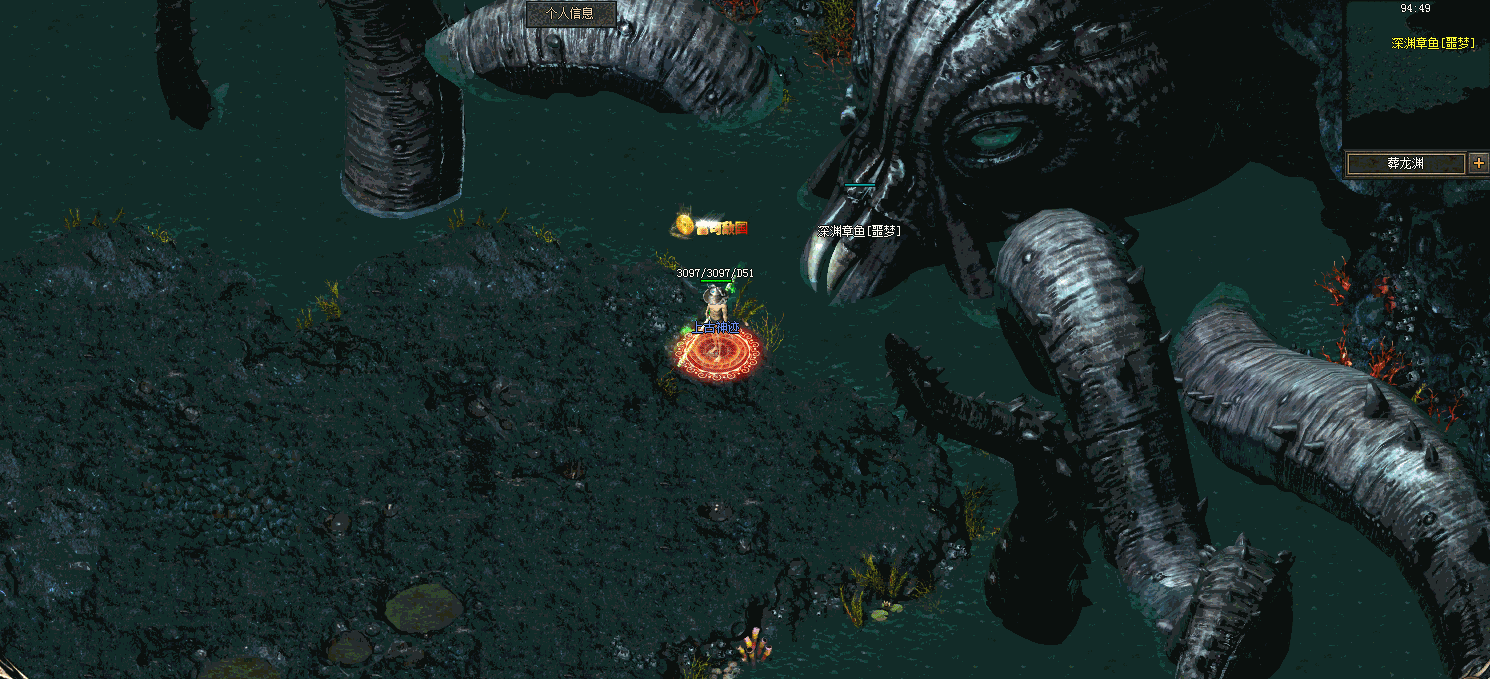The width and height of the screenshot is (1490, 679).
Task: Select the 葬龙渊 map name bar
Action: [1404, 164]
